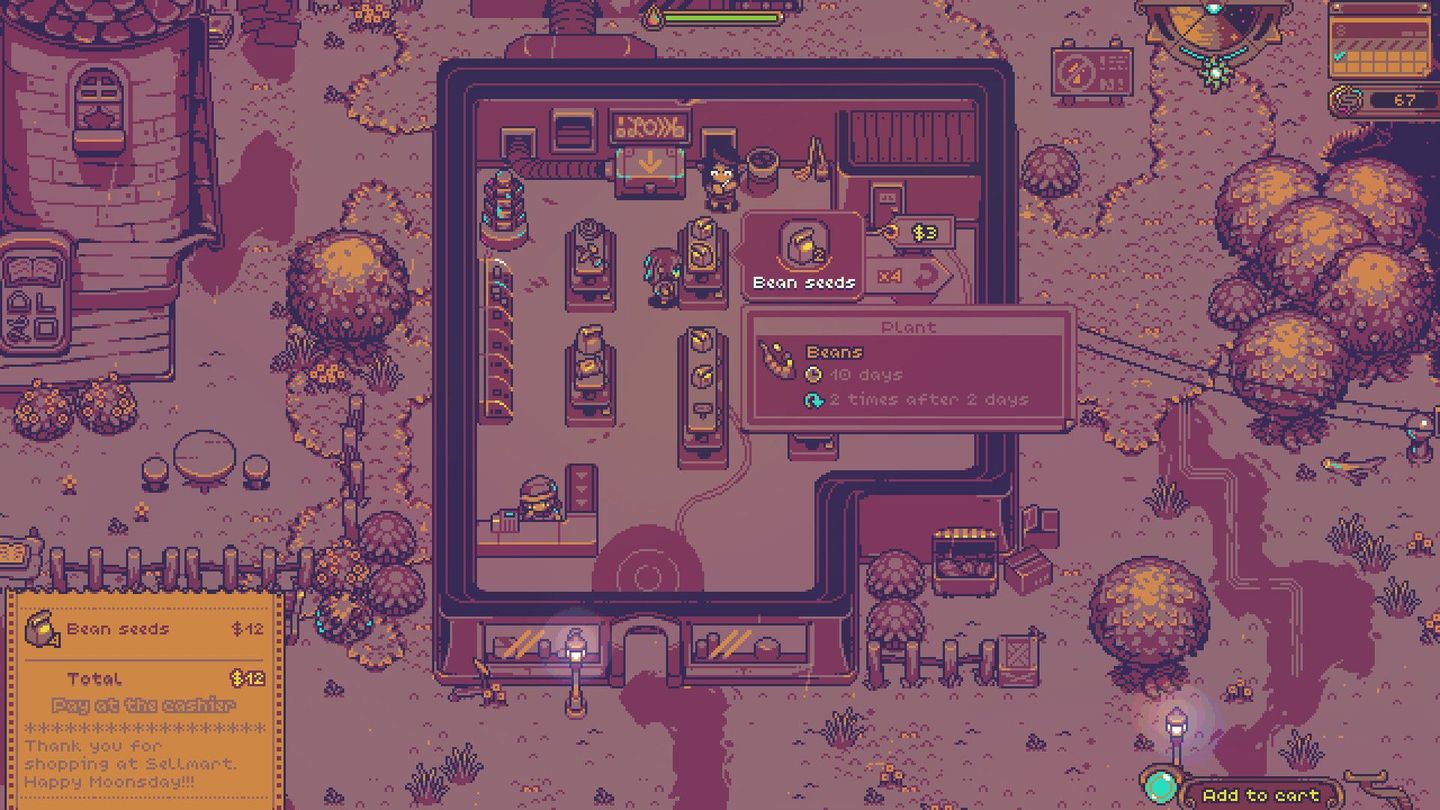Image resolution: width=1440 pixels, height=810 pixels.
Task: Click the Bean seeds icon on the receipt
Action: (42, 629)
